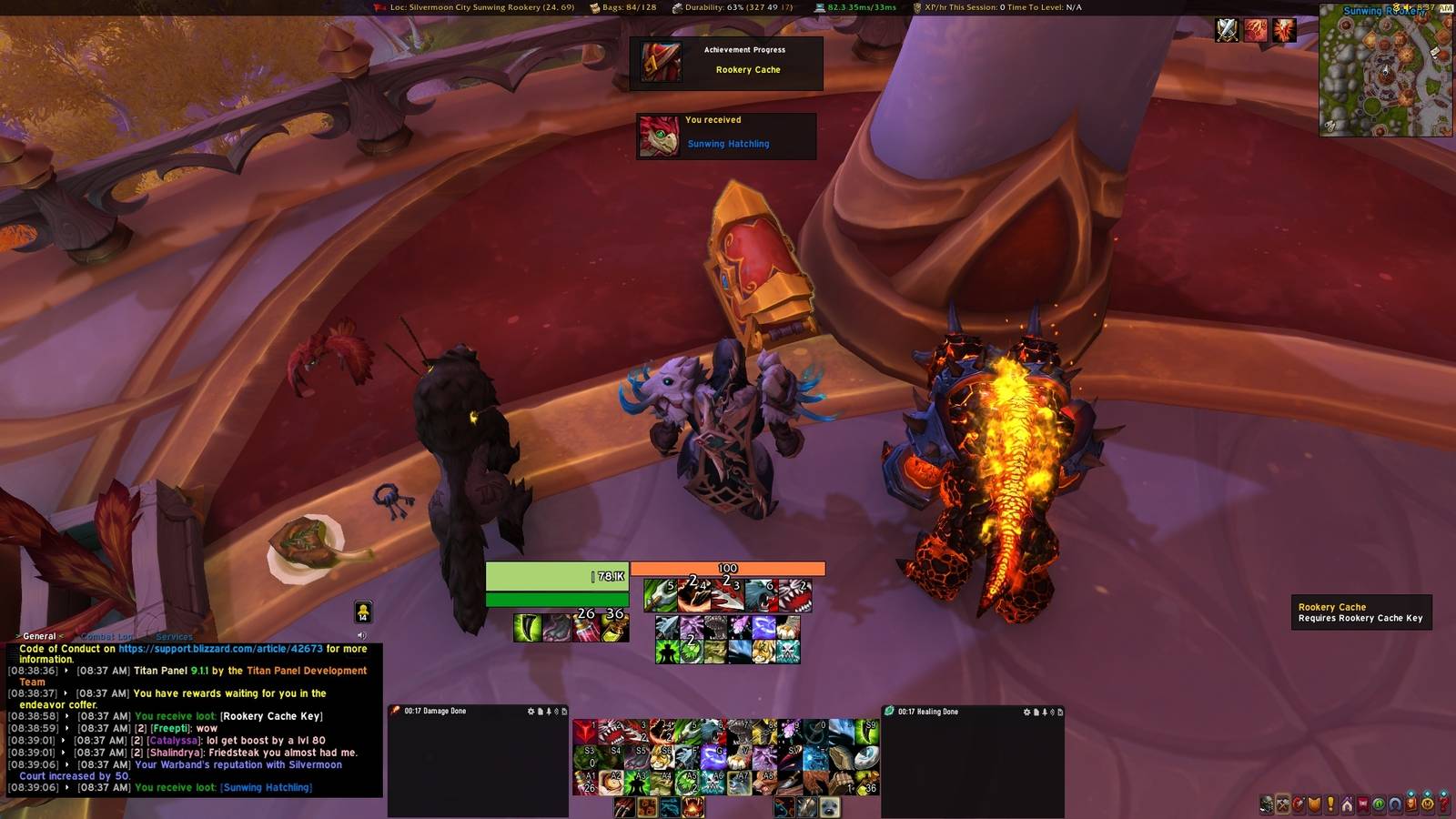Open the Guild and Communities house icon

click(x=1348, y=804)
